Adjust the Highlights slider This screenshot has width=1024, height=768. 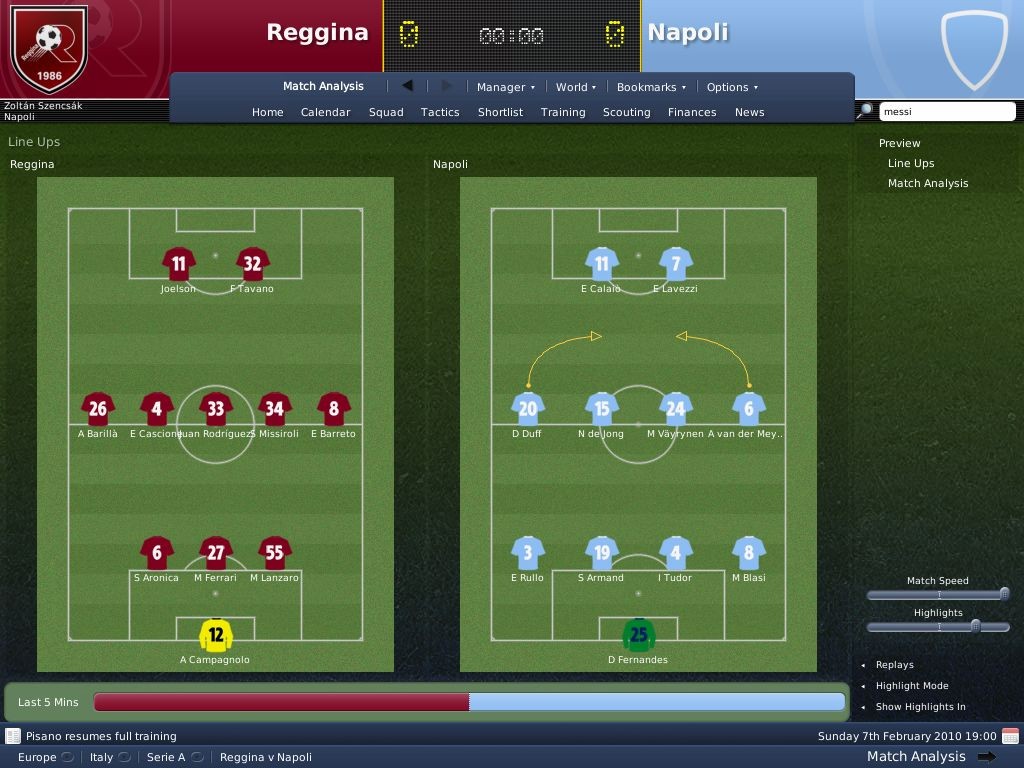point(975,626)
